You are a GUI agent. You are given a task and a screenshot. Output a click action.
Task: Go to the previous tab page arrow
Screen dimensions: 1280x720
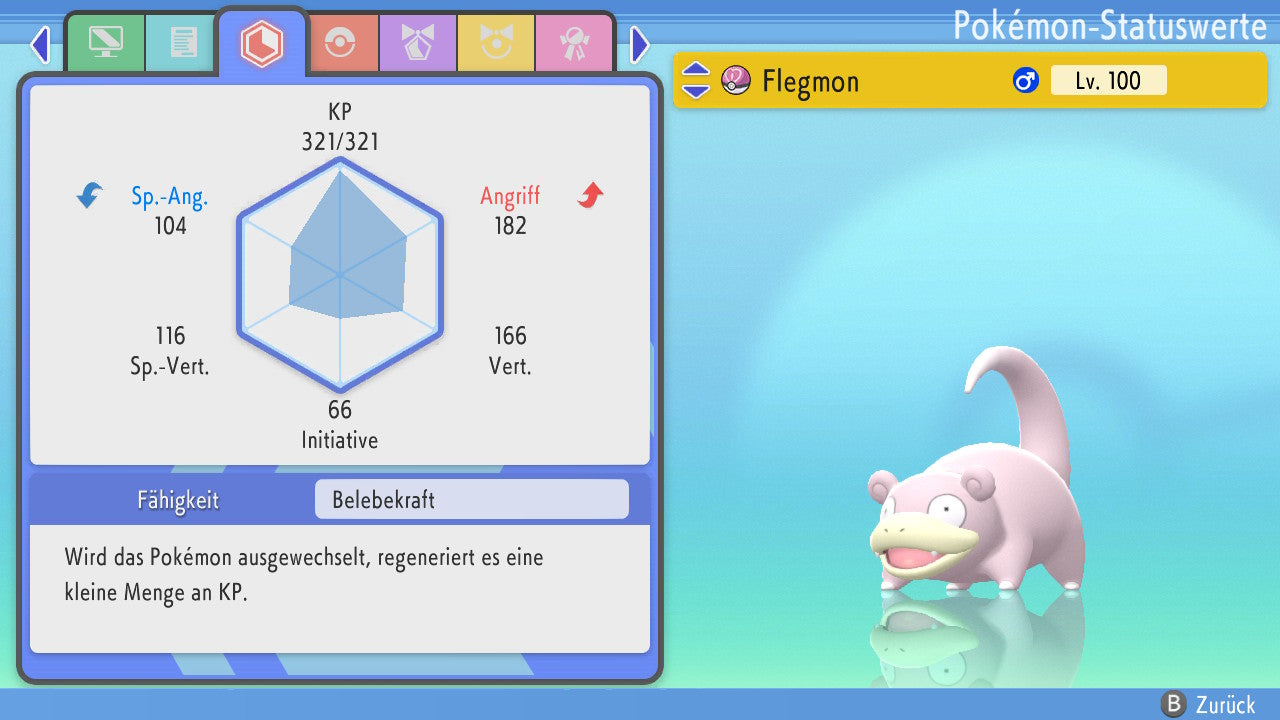click(40, 44)
